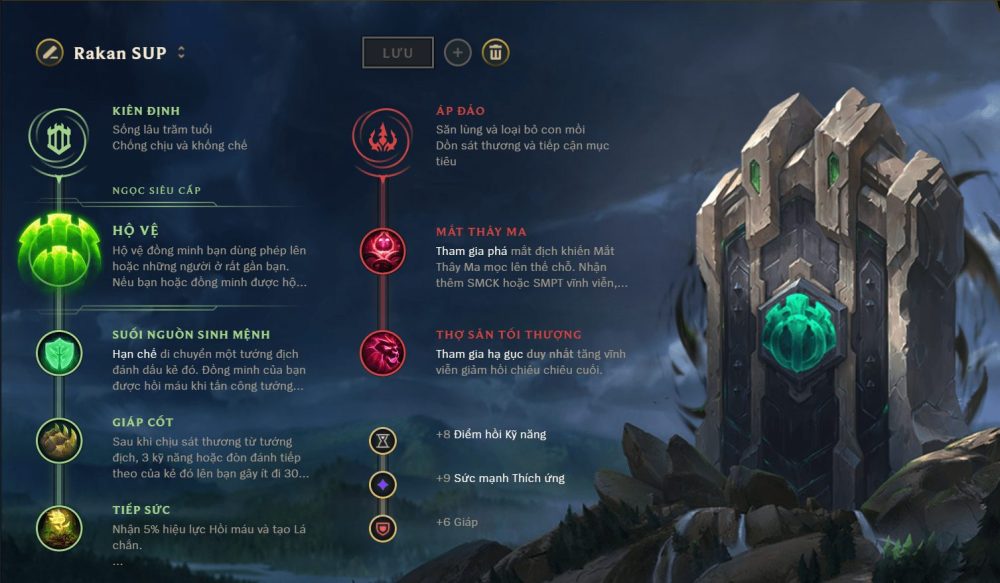Choose the Tiếp Sức rune icon
The width and height of the screenshot is (1000, 583).
click(59, 526)
